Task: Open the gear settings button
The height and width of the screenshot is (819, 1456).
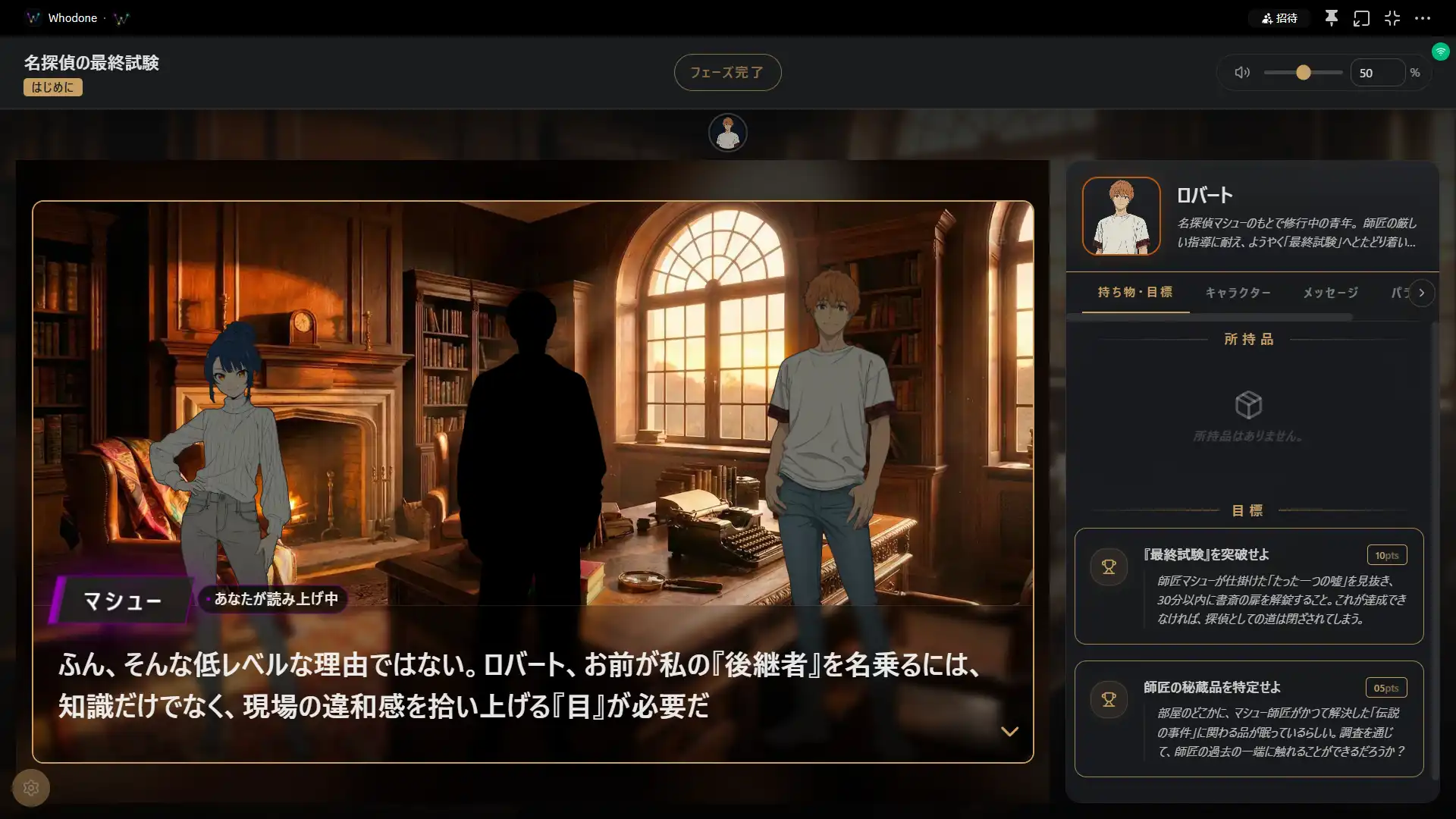Action: 31,788
